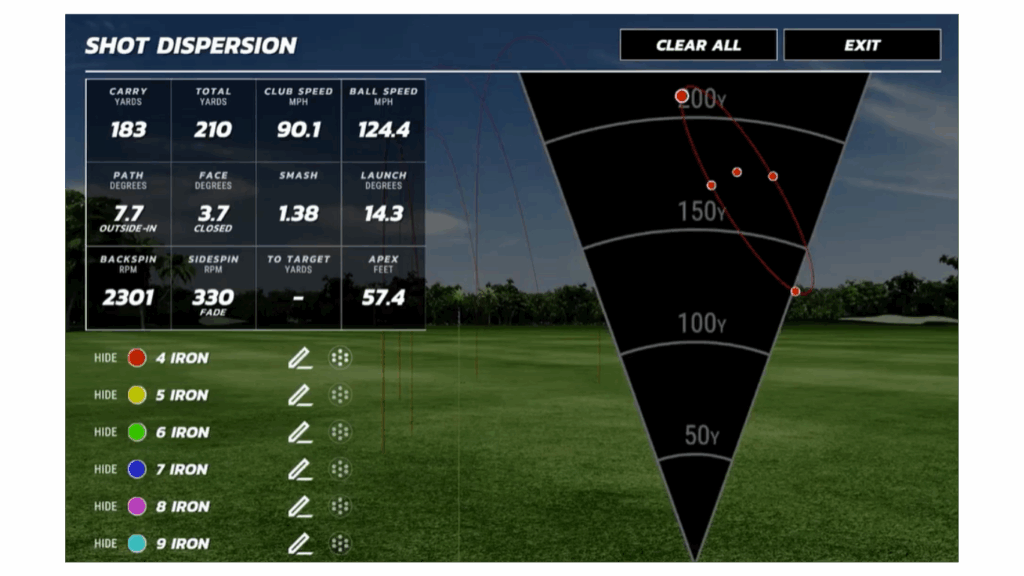1024x576 pixels.
Task: Select the large 200Y shot marker
Action: (682, 96)
